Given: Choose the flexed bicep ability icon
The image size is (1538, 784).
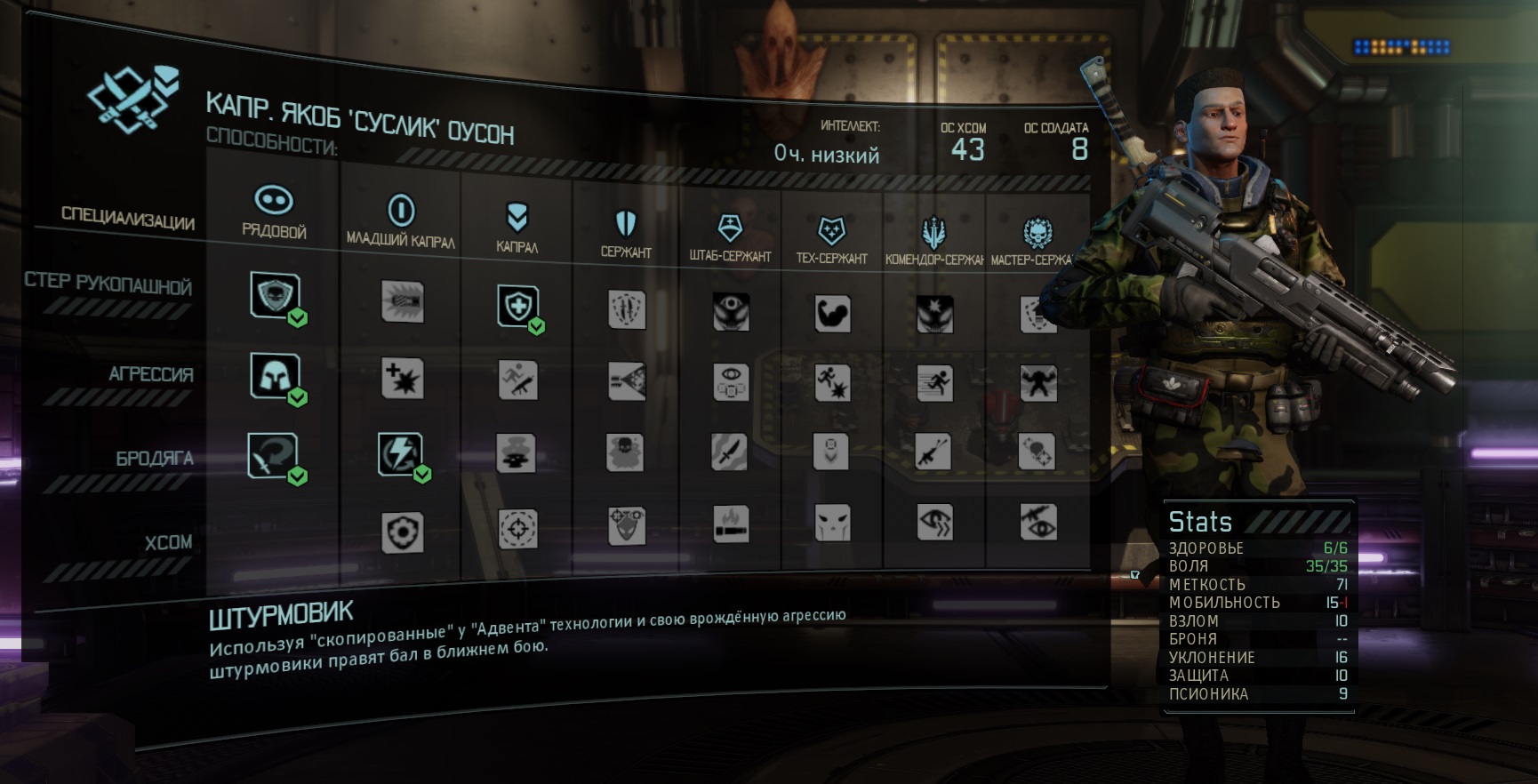Looking at the screenshot, I should pos(833,314).
